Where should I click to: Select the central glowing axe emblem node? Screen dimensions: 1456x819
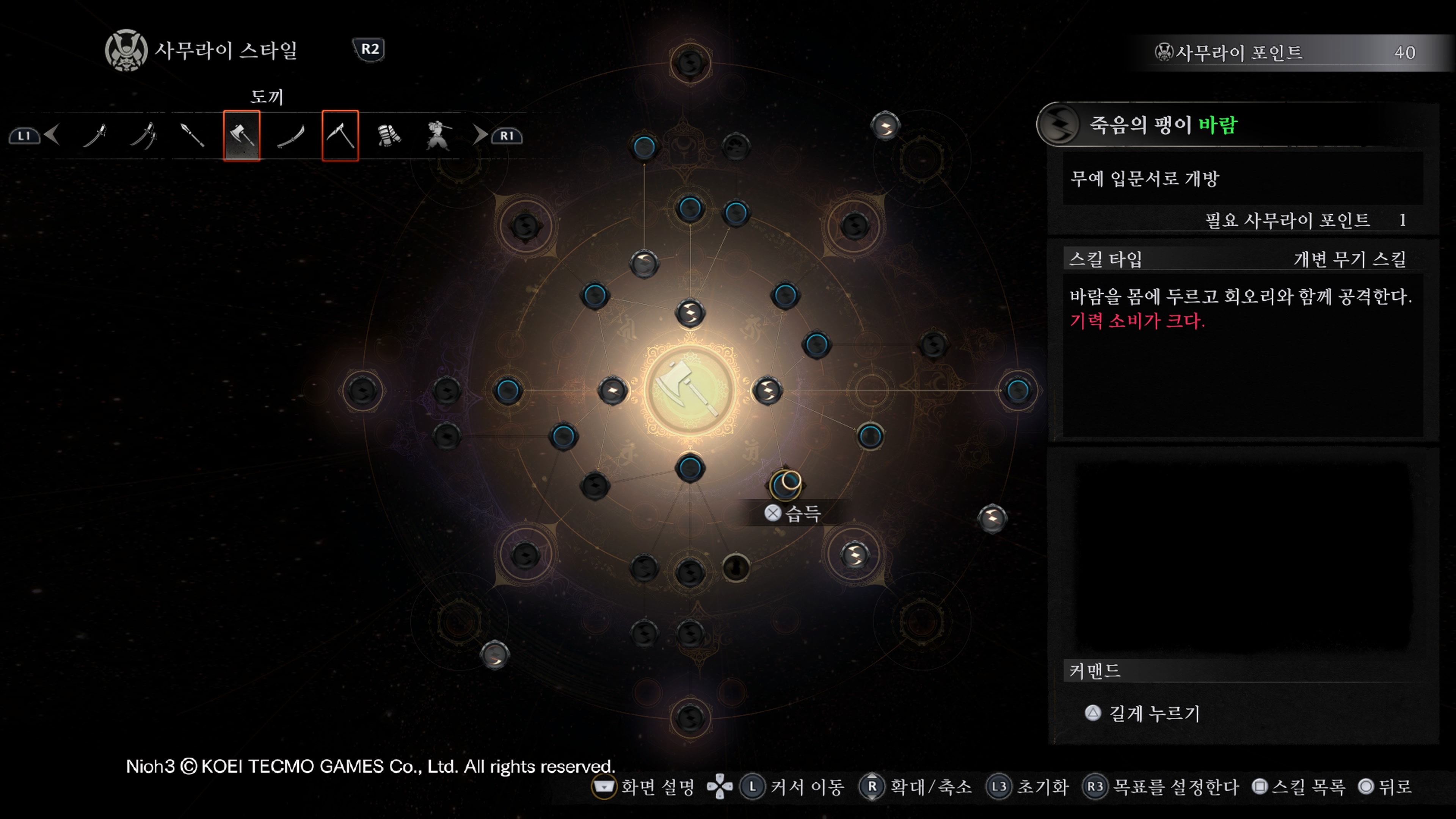click(690, 390)
